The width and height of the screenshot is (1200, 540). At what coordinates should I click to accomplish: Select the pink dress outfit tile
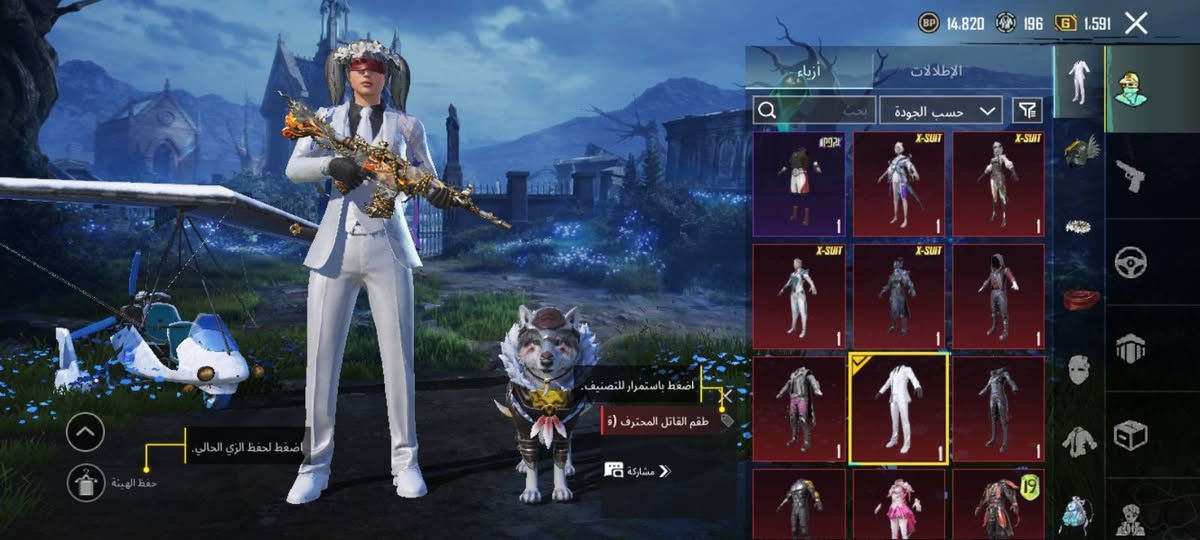click(x=898, y=503)
